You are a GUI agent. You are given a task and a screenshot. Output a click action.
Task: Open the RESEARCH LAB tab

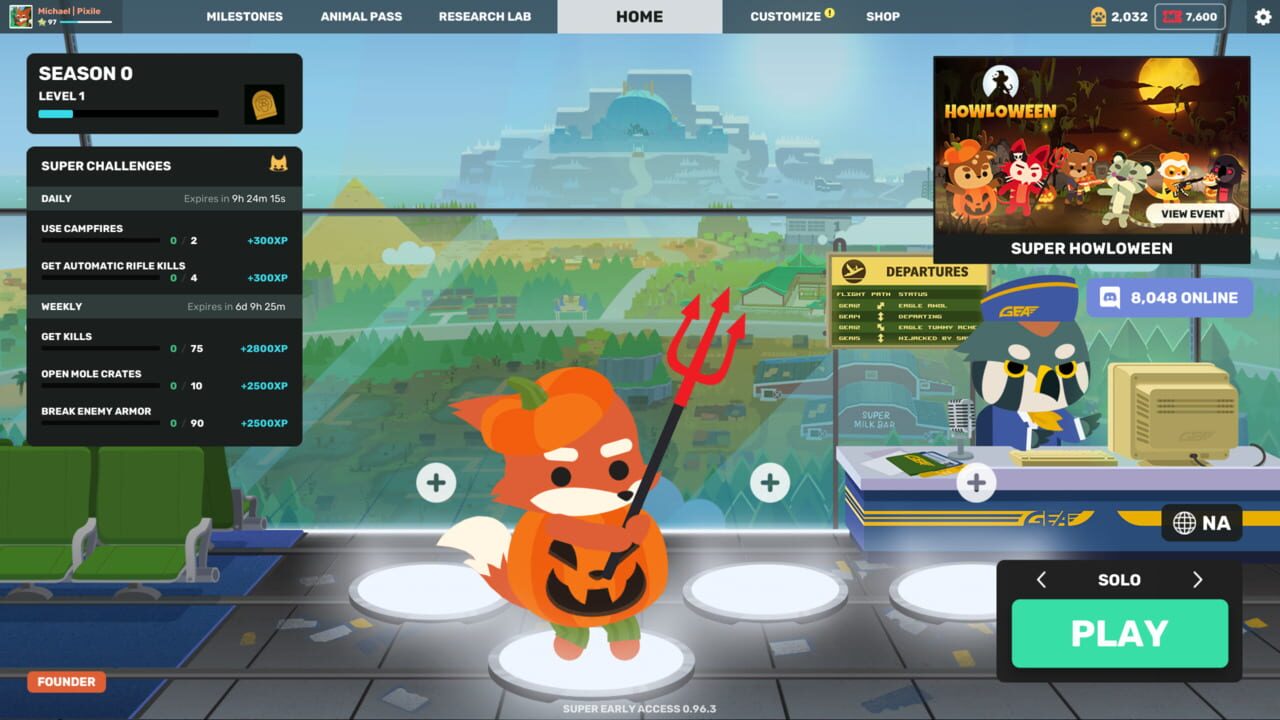pyautogui.click(x=485, y=16)
